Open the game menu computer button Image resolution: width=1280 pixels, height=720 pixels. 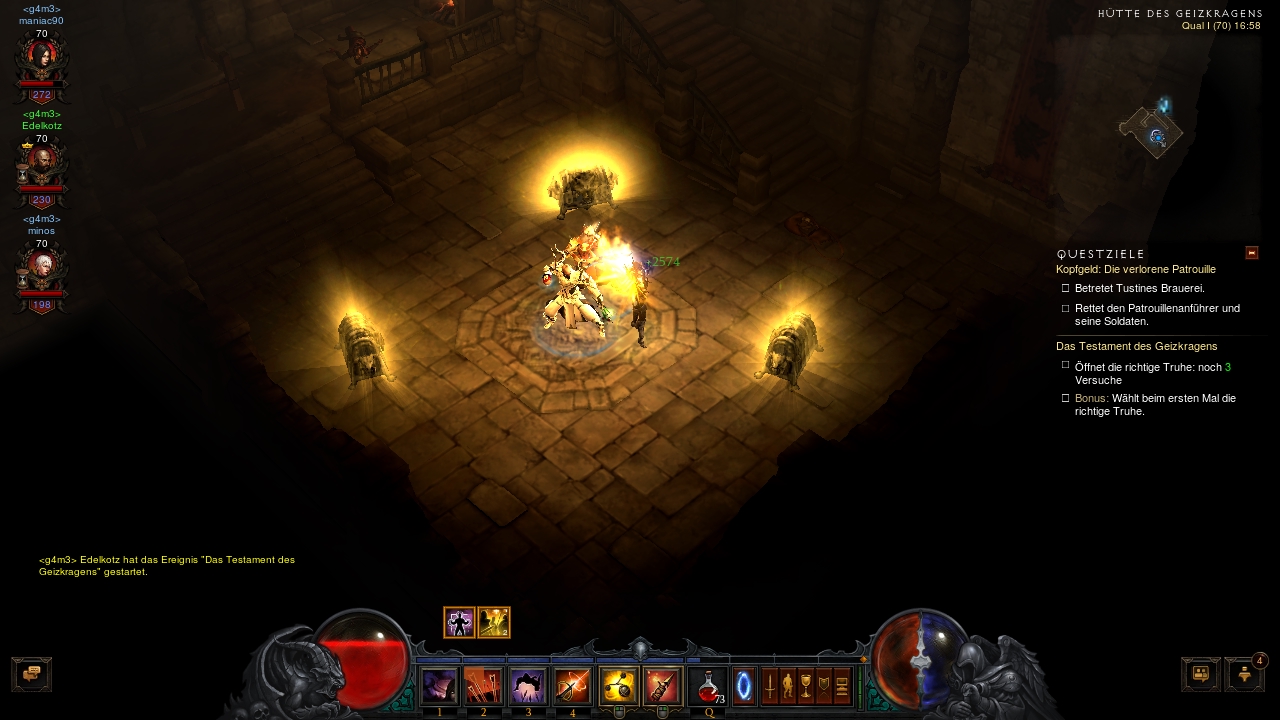pos(842,686)
